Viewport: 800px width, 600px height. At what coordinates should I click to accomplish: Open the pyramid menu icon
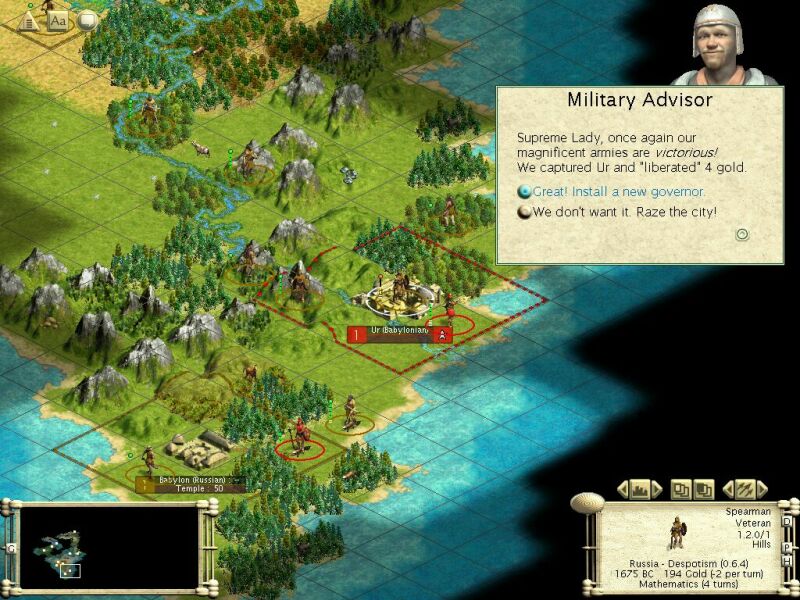tap(29, 20)
